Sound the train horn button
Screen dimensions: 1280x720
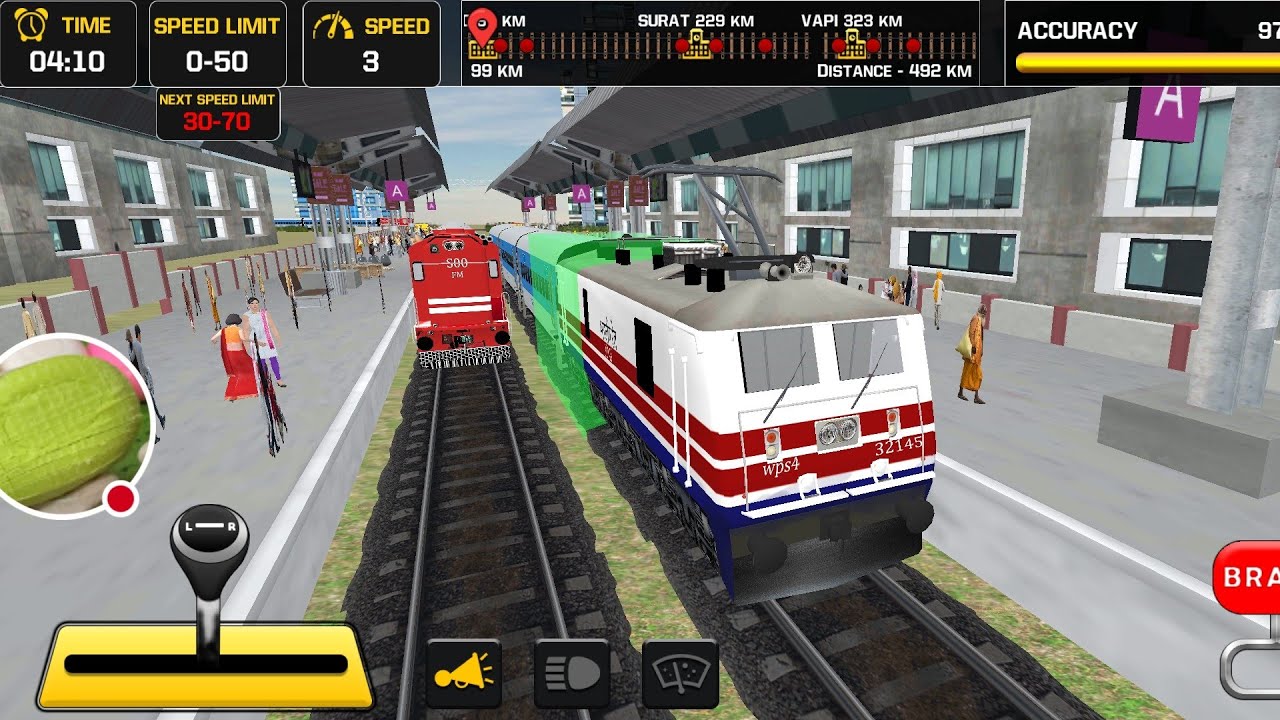click(463, 674)
